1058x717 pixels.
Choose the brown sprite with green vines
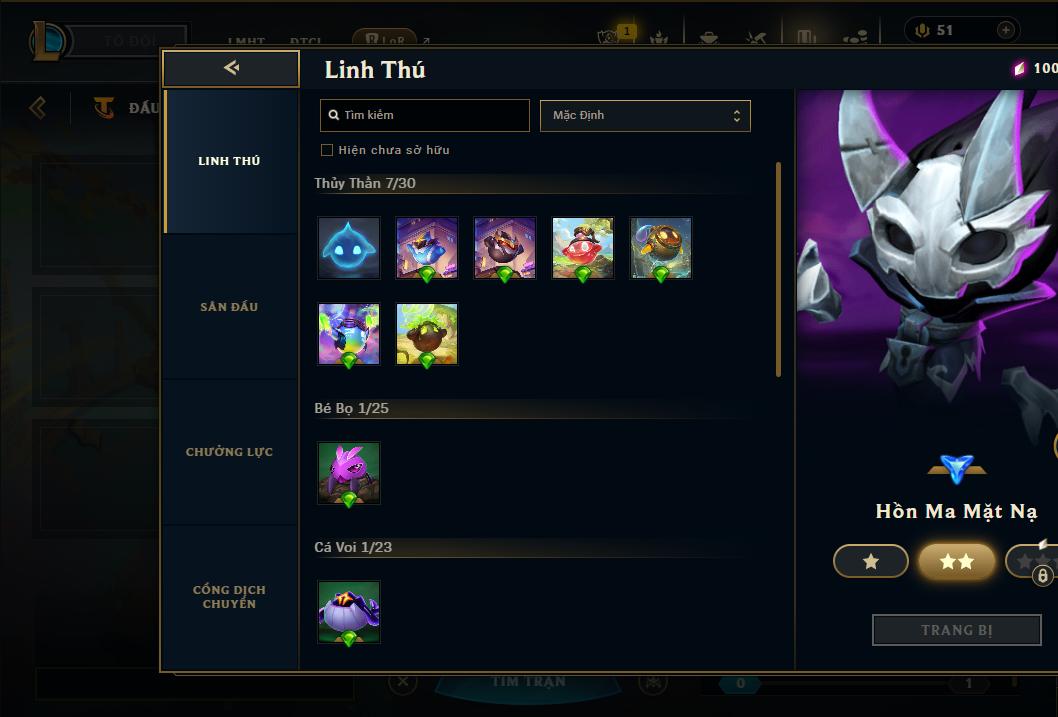[427, 334]
